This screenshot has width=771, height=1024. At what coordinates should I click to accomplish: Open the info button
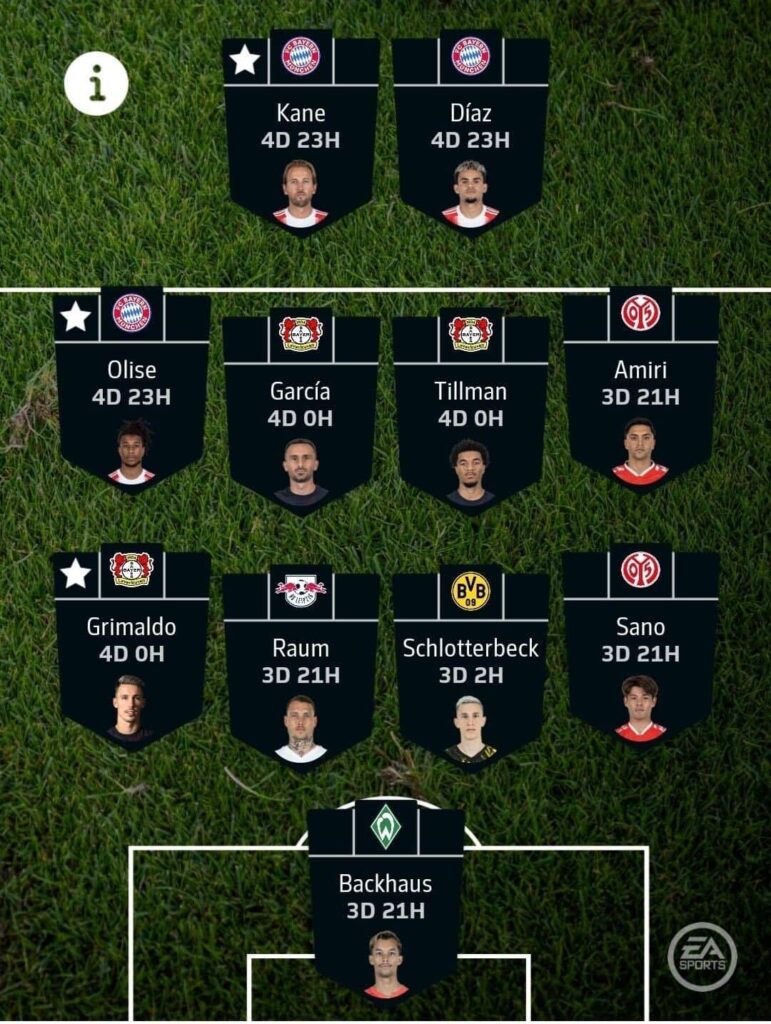pos(96,85)
